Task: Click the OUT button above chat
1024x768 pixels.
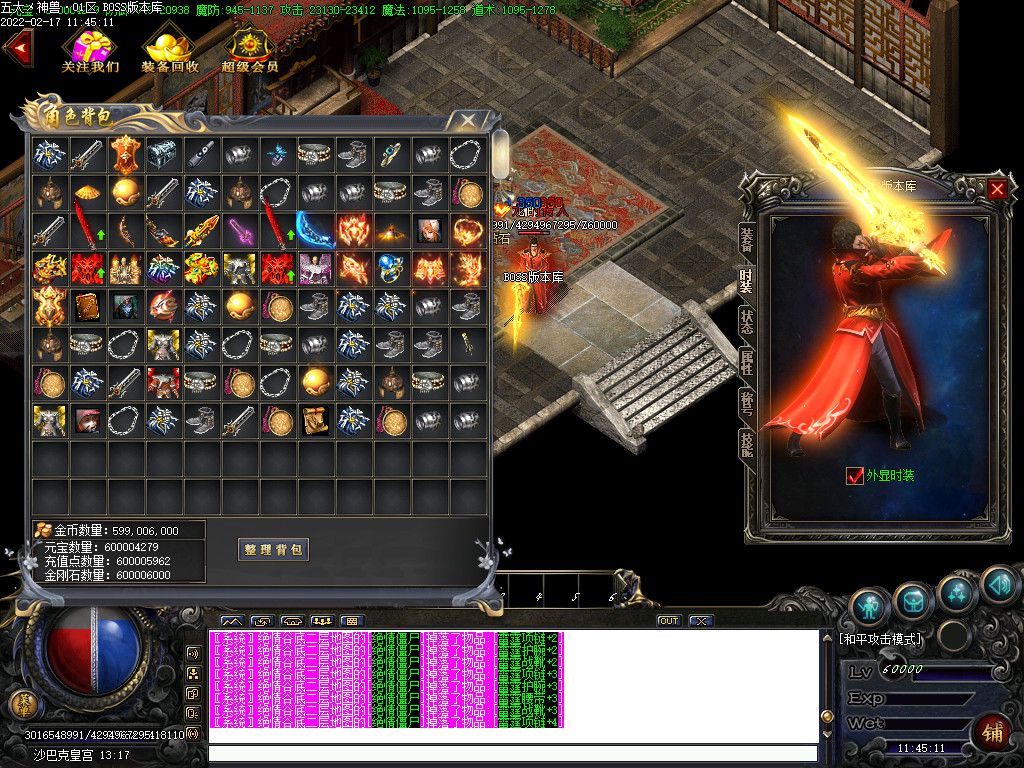Action: [668, 621]
